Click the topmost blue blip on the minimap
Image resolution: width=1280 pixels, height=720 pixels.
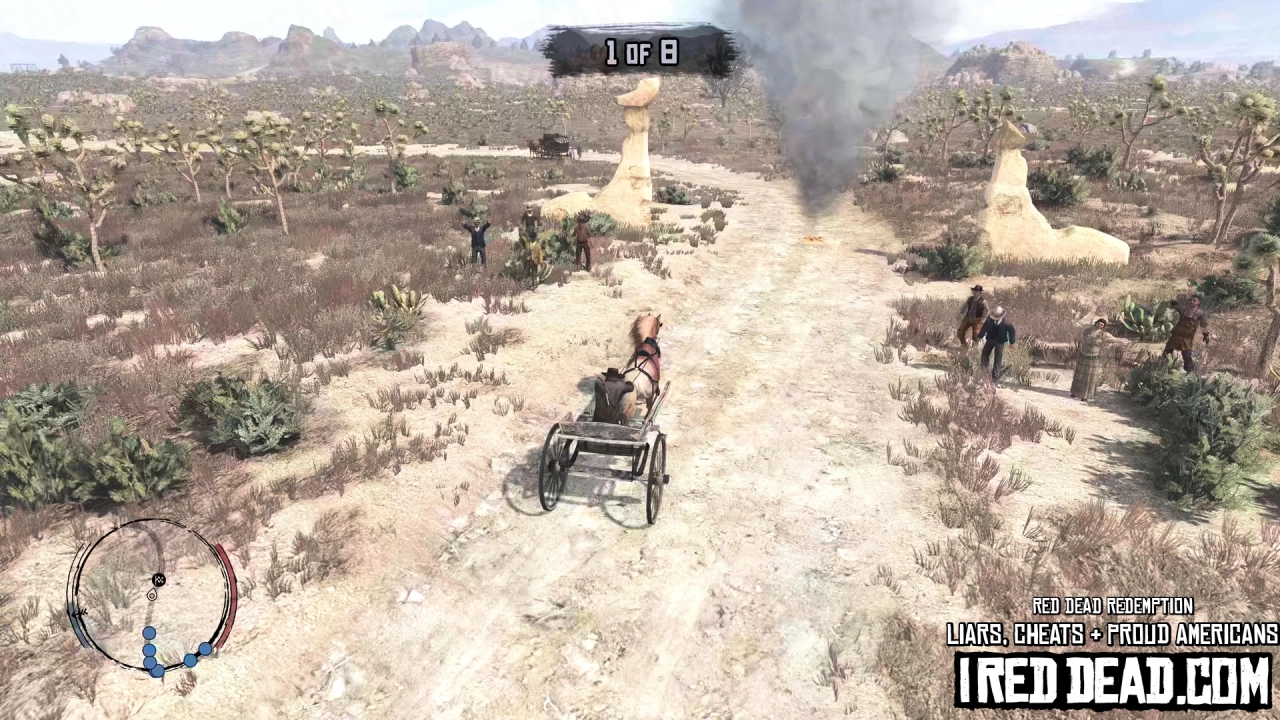point(149,633)
